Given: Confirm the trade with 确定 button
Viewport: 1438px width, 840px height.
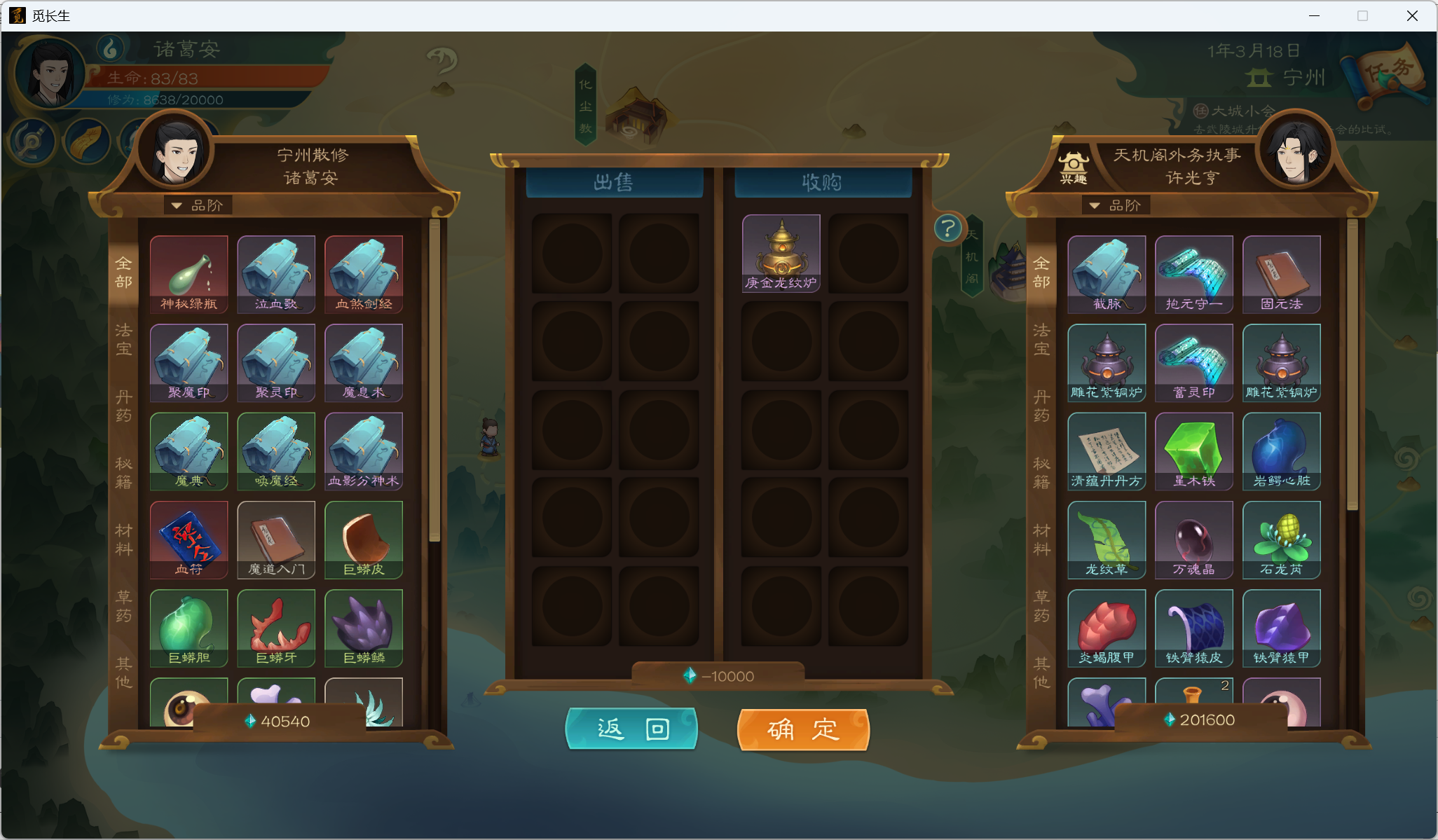Looking at the screenshot, I should pyautogui.click(x=803, y=729).
